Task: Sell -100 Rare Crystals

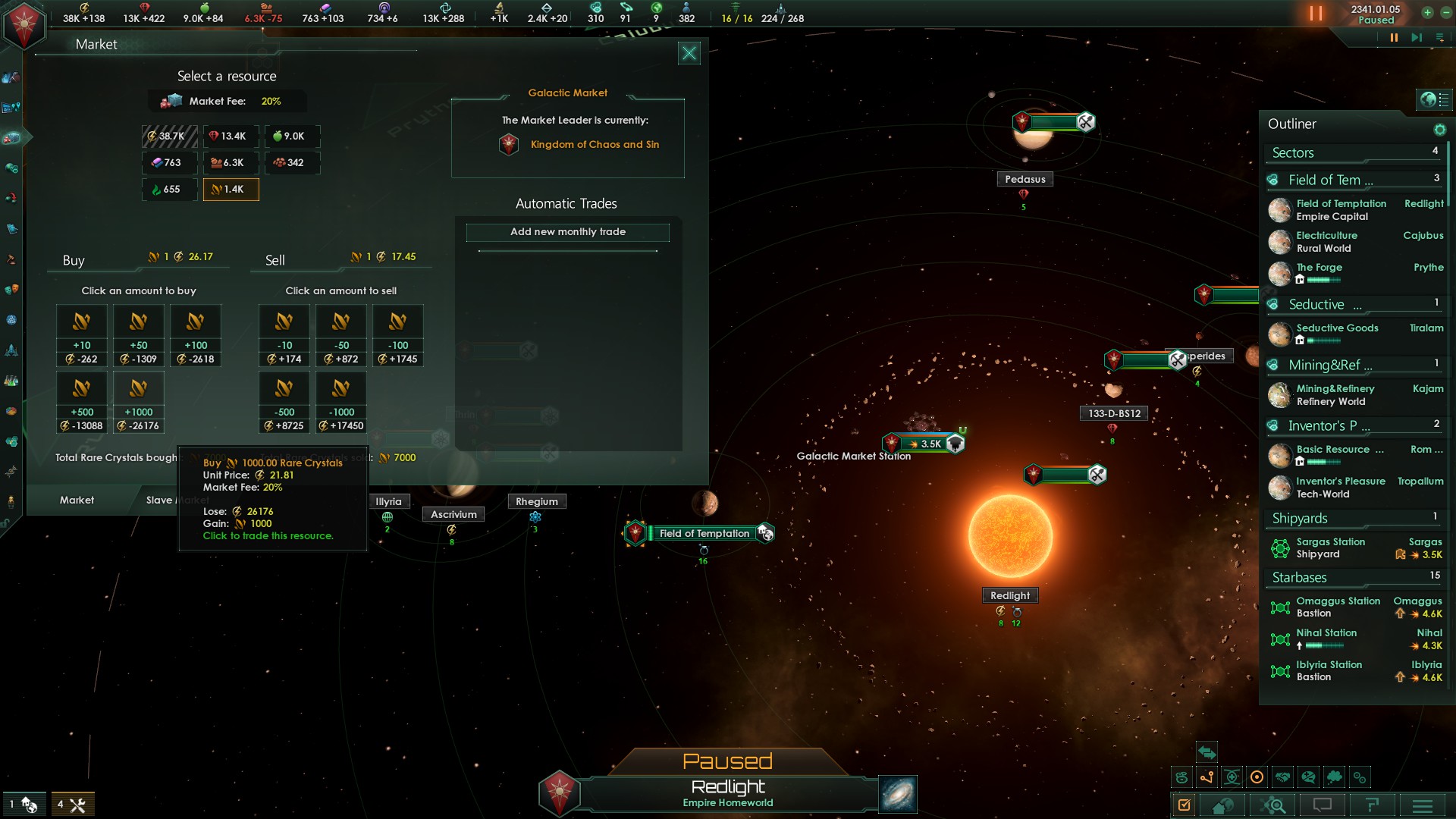Action: click(398, 335)
